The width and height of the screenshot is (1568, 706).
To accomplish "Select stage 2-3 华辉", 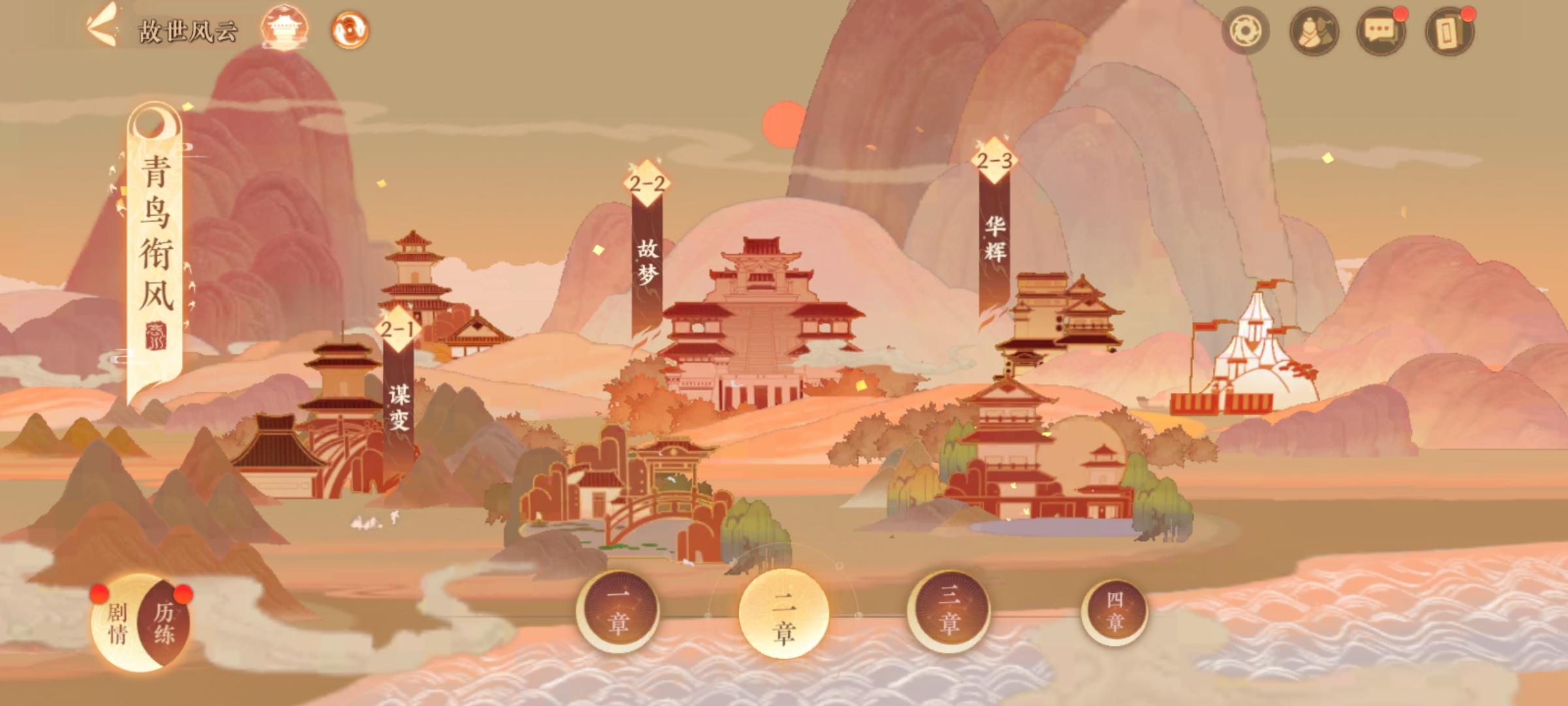I will coord(994,222).
